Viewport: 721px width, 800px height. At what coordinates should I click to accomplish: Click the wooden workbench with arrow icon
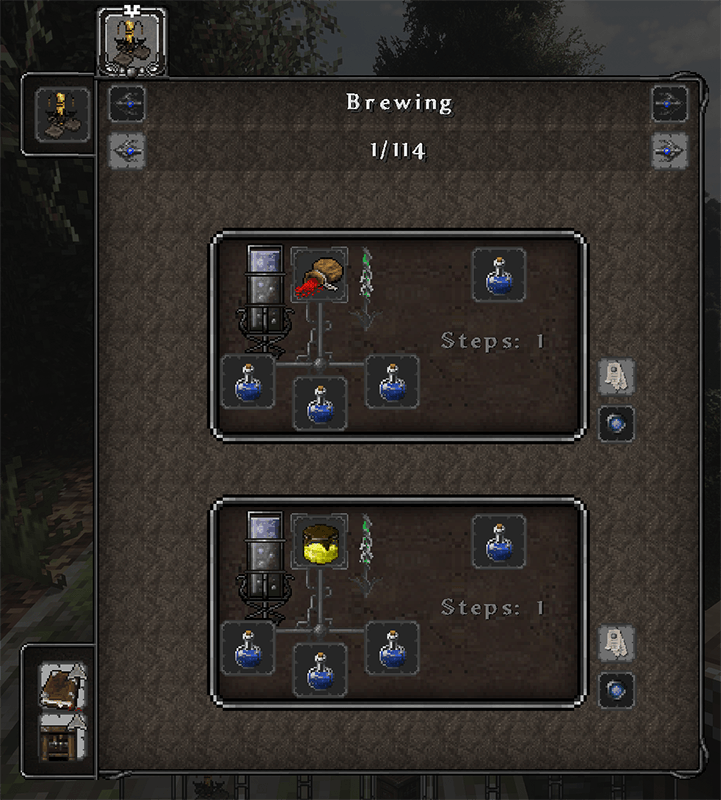pyautogui.click(x=62, y=739)
